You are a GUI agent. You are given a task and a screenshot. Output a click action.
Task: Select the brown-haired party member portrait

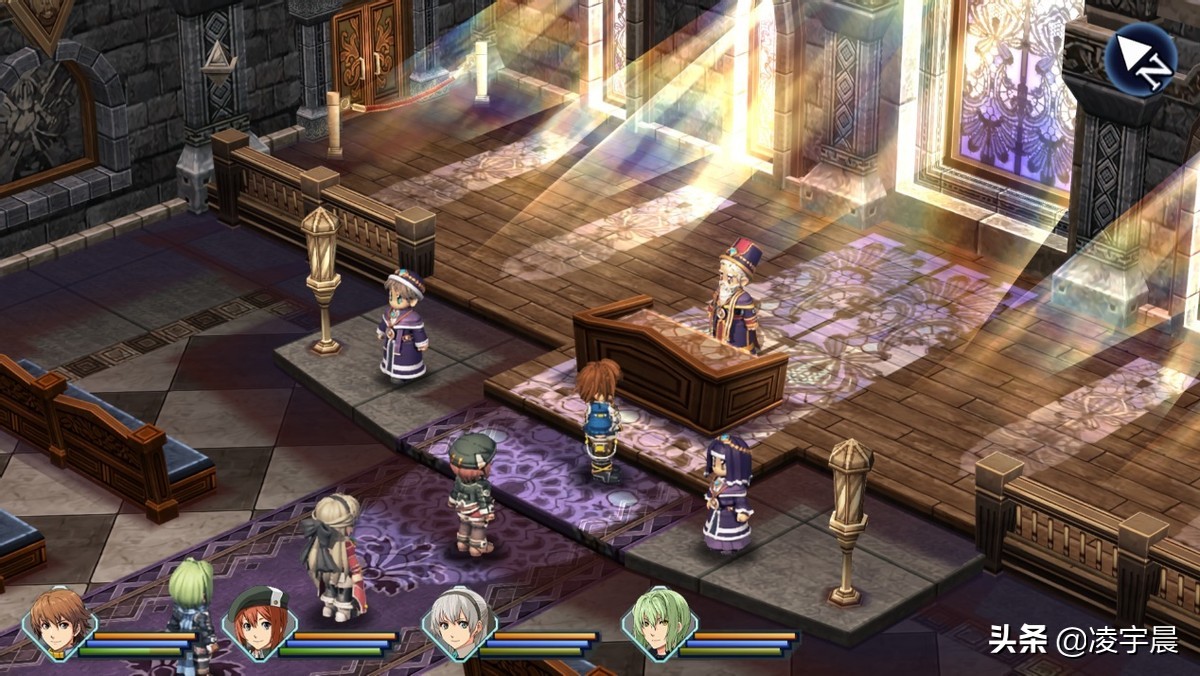(x=58, y=623)
